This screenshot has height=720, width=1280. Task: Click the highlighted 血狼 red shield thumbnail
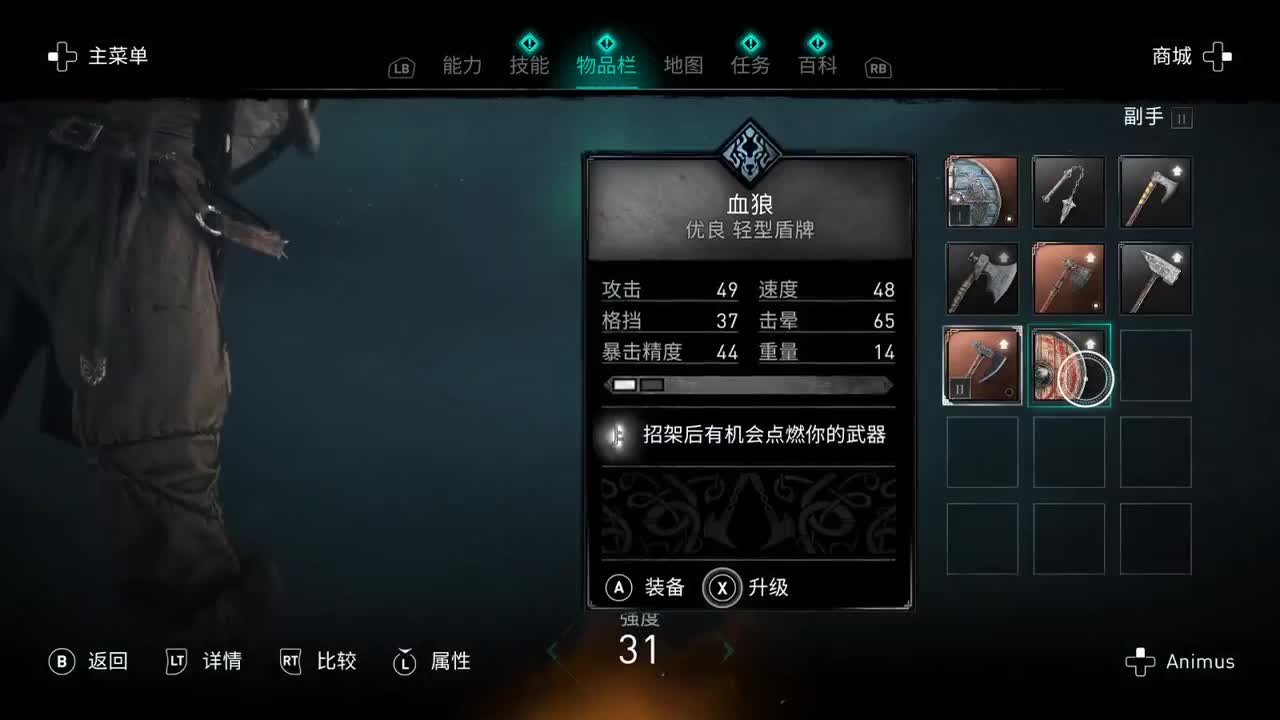click(x=1068, y=366)
